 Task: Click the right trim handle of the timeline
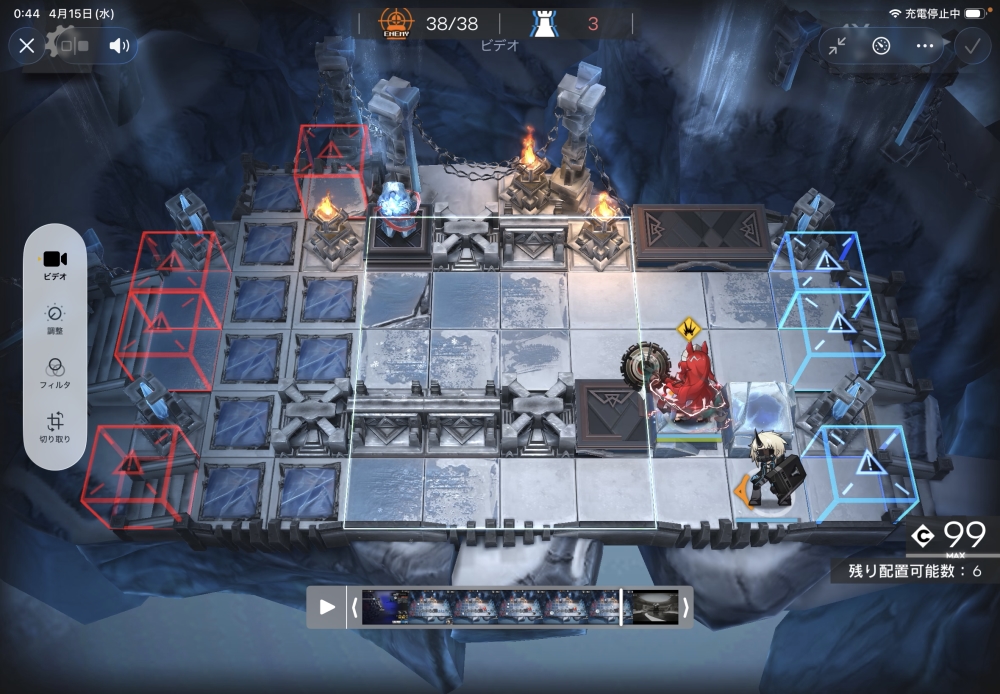(685, 607)
